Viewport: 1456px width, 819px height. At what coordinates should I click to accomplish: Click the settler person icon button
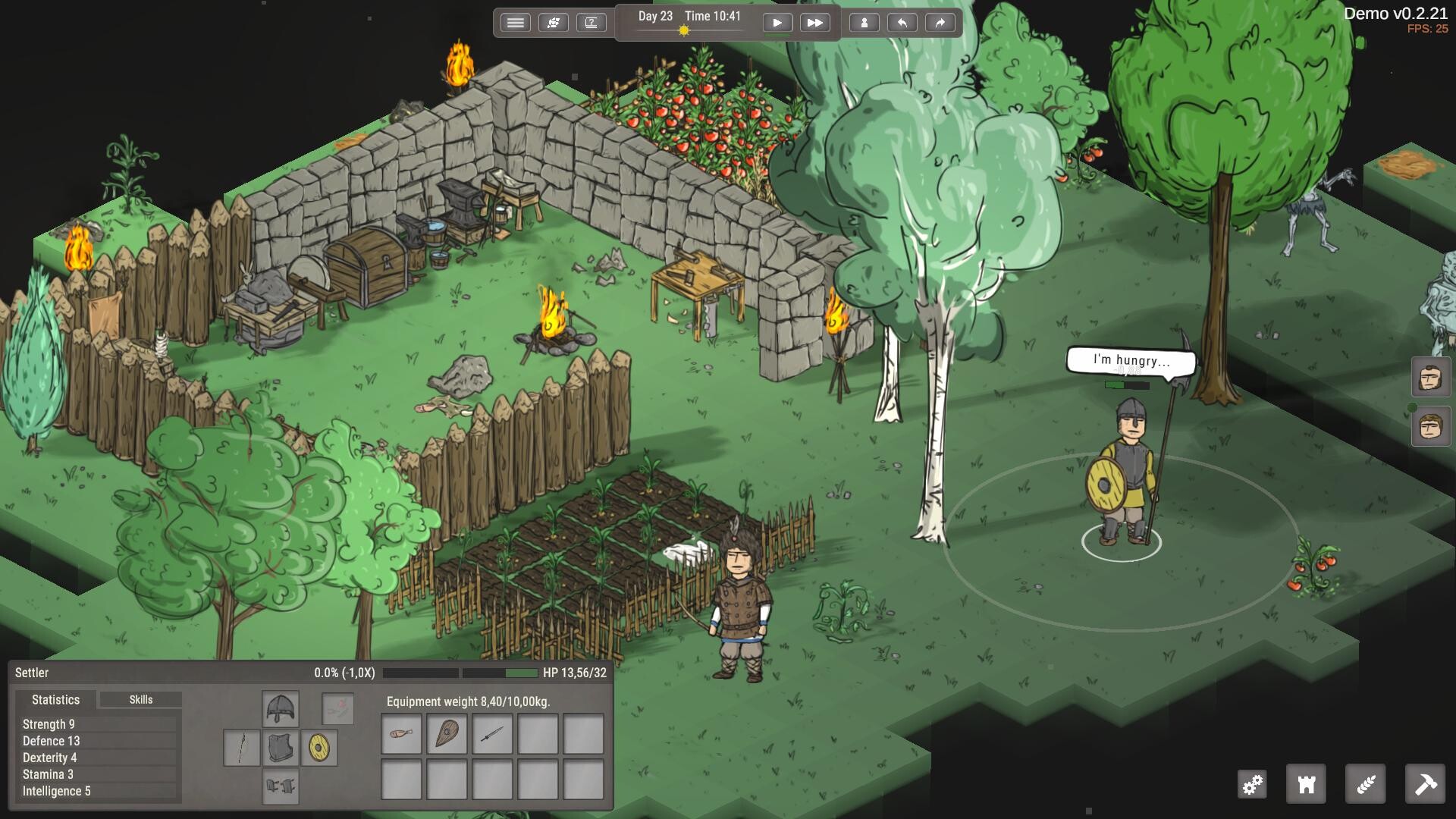click(864, 23)
